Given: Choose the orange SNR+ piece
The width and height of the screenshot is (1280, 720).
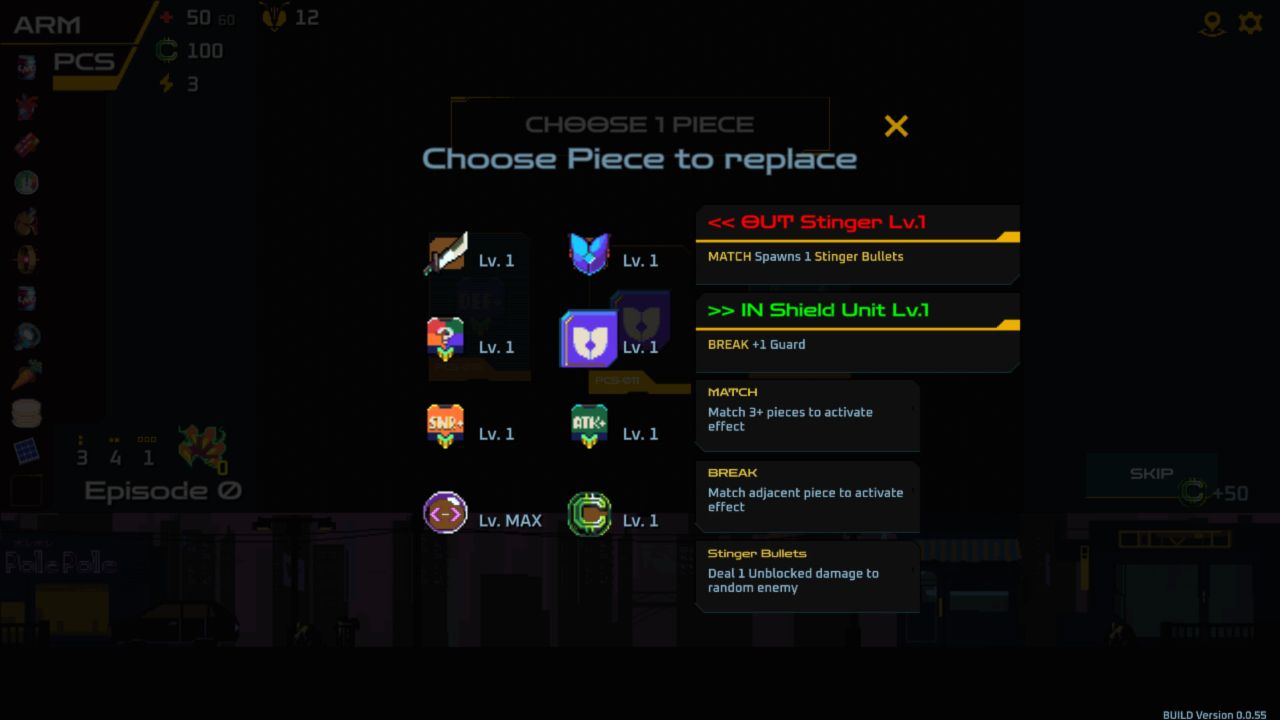Looking at the screenshot, I should coord(446,427).
